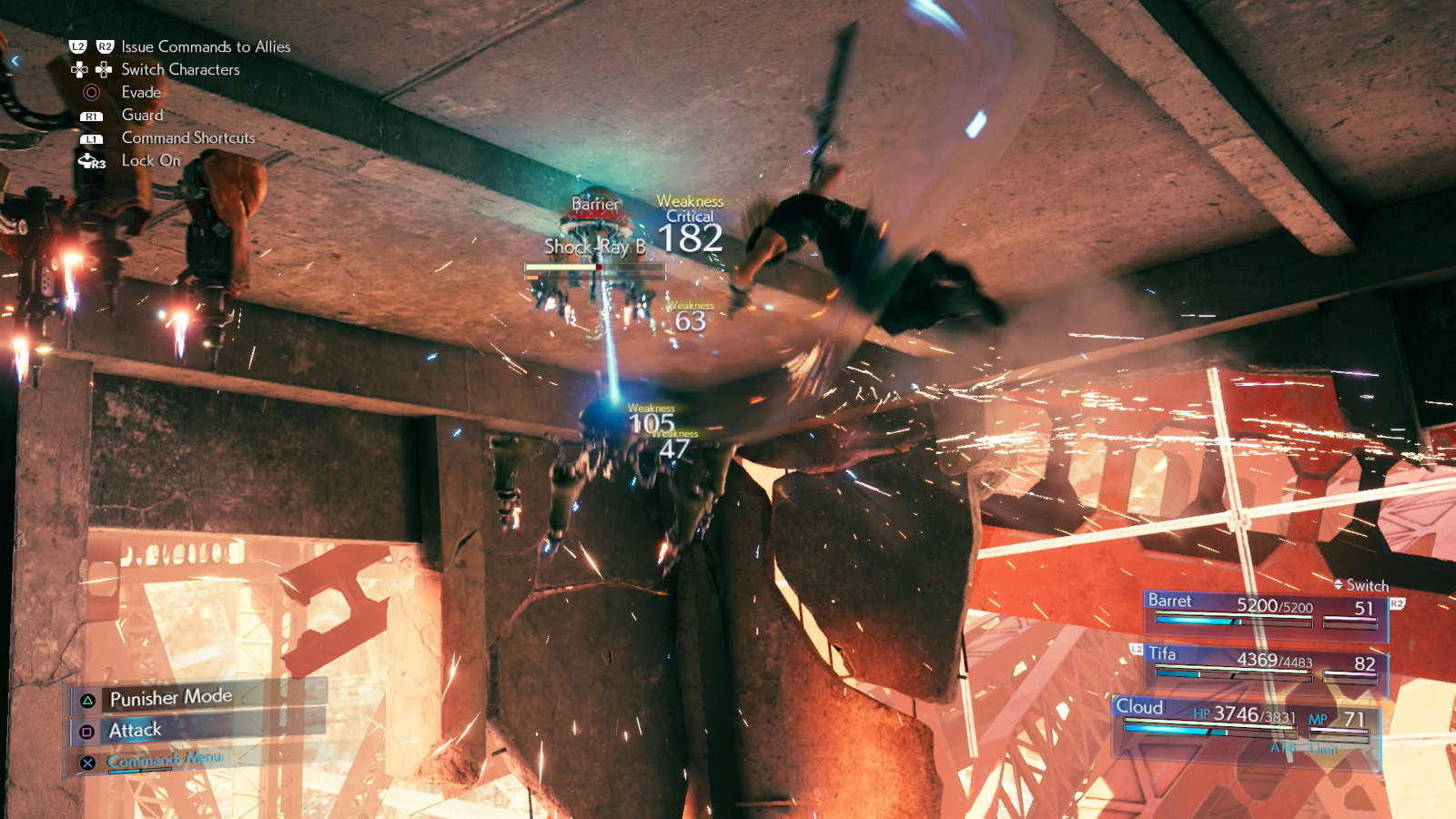Select the Attack command
The height and width of the screenshot is (819, 1456).
135,729
